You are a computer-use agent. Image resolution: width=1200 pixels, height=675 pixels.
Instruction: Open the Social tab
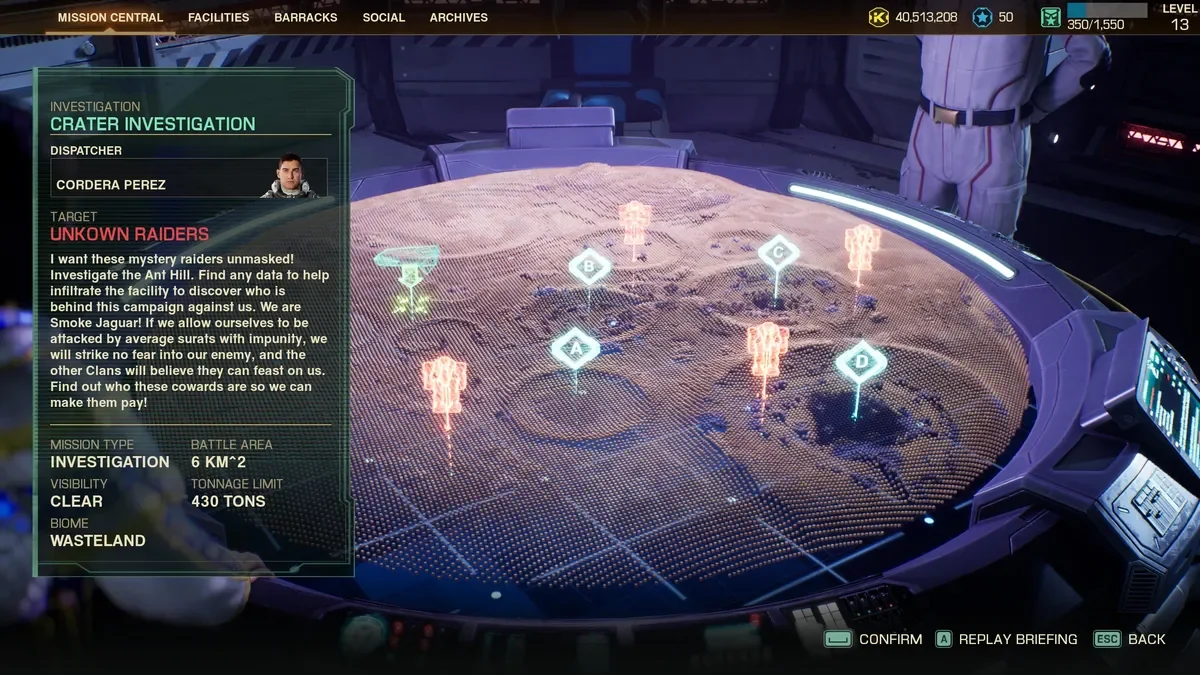(384, 17)
